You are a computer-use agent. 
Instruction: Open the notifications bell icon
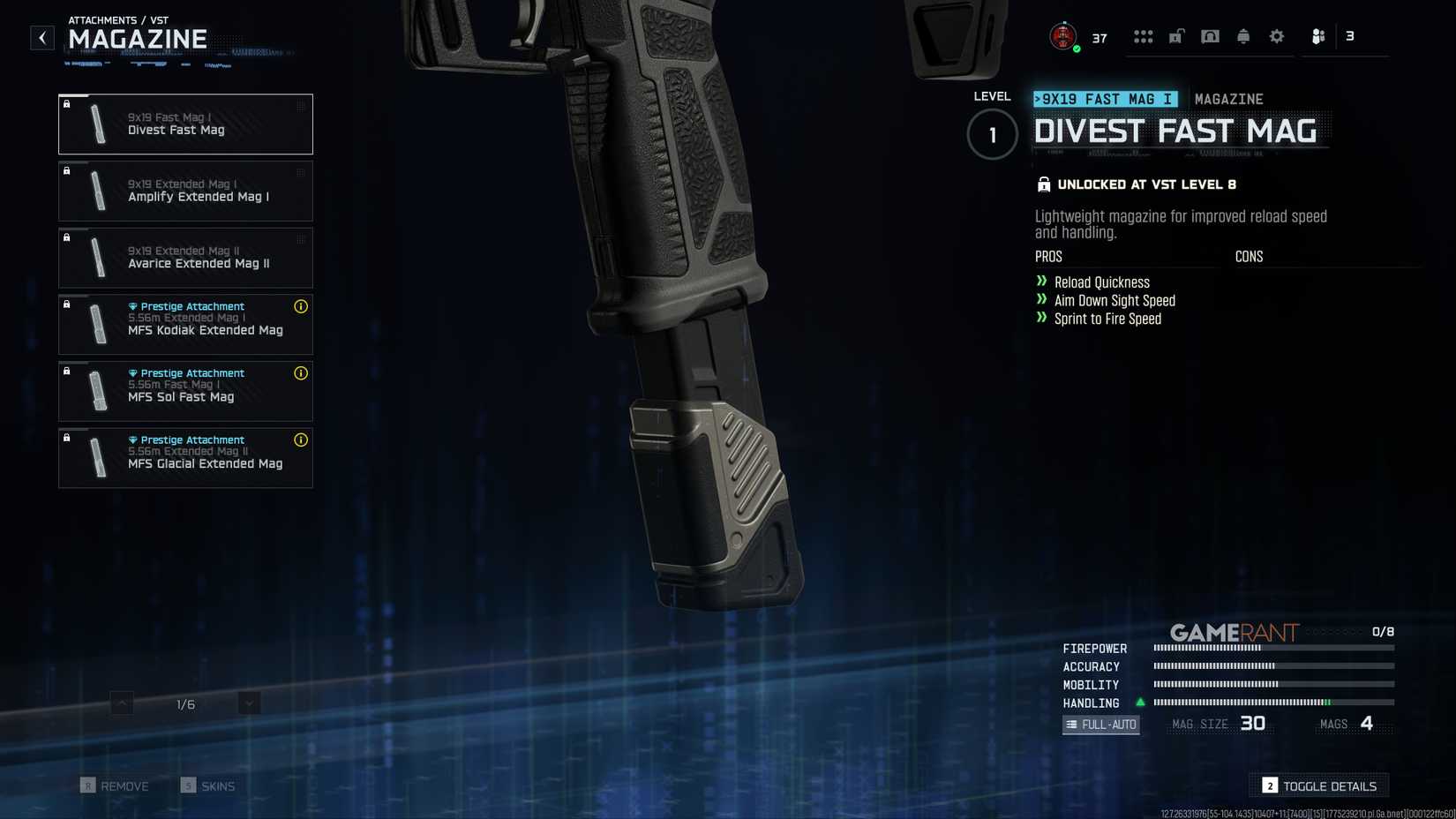click(x=1243, y=36)
